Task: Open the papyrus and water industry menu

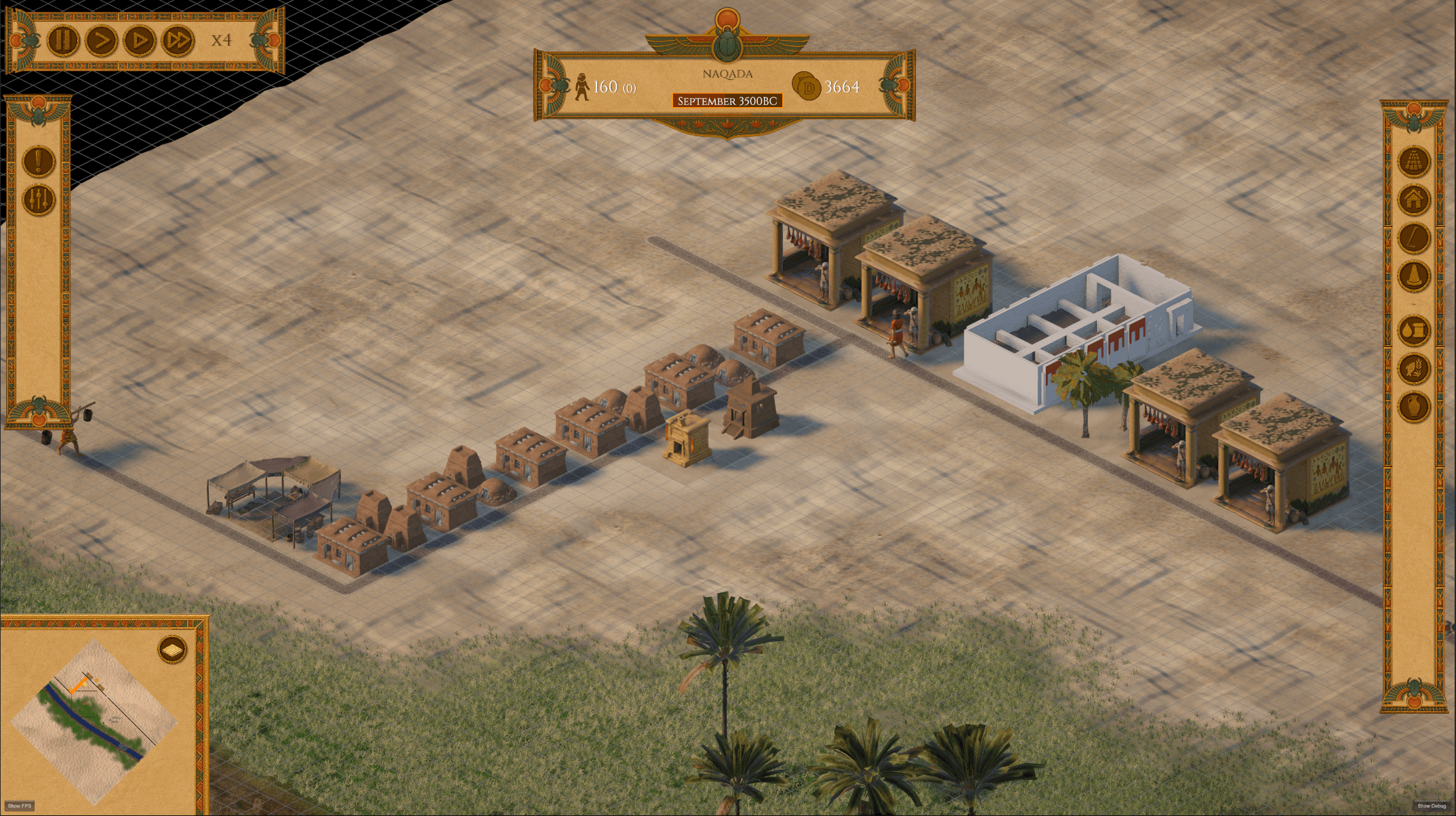Action: (x=1415, y=329)
